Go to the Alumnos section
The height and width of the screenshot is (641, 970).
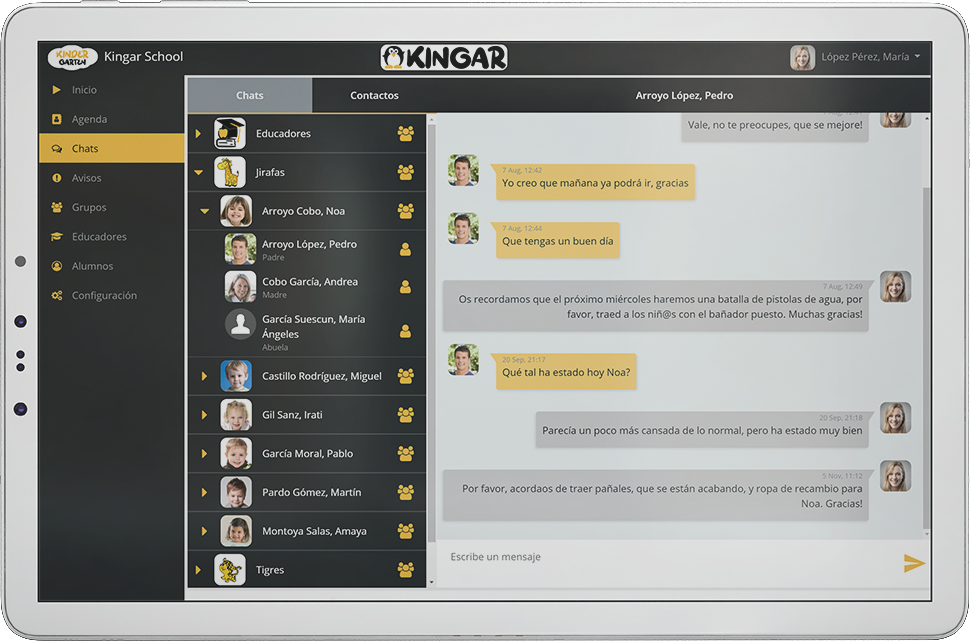[92, 266]
